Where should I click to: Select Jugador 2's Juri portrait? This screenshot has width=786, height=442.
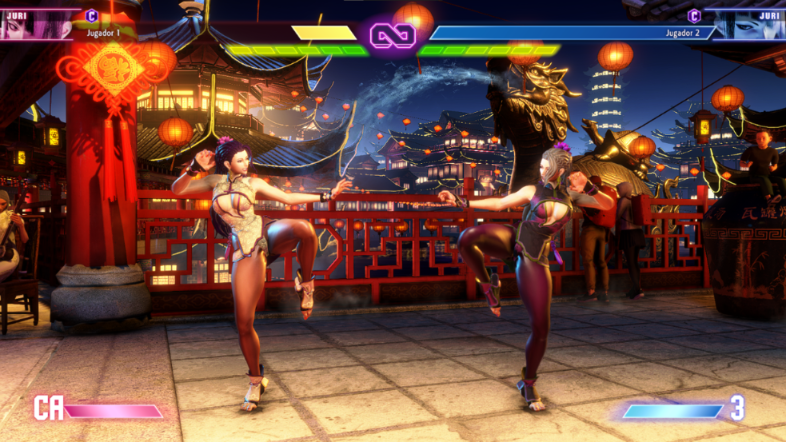pyautogui.click(x=748, y=25)
